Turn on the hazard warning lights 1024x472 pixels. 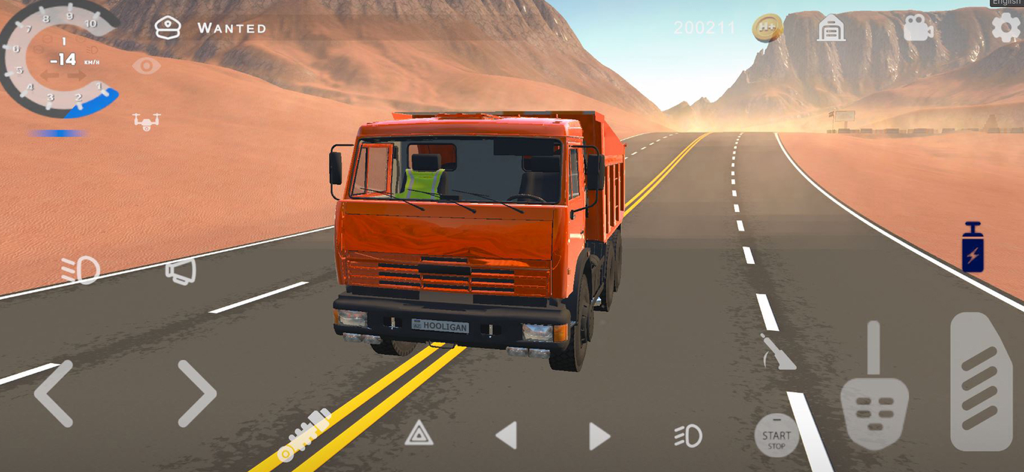coord(419,433)
